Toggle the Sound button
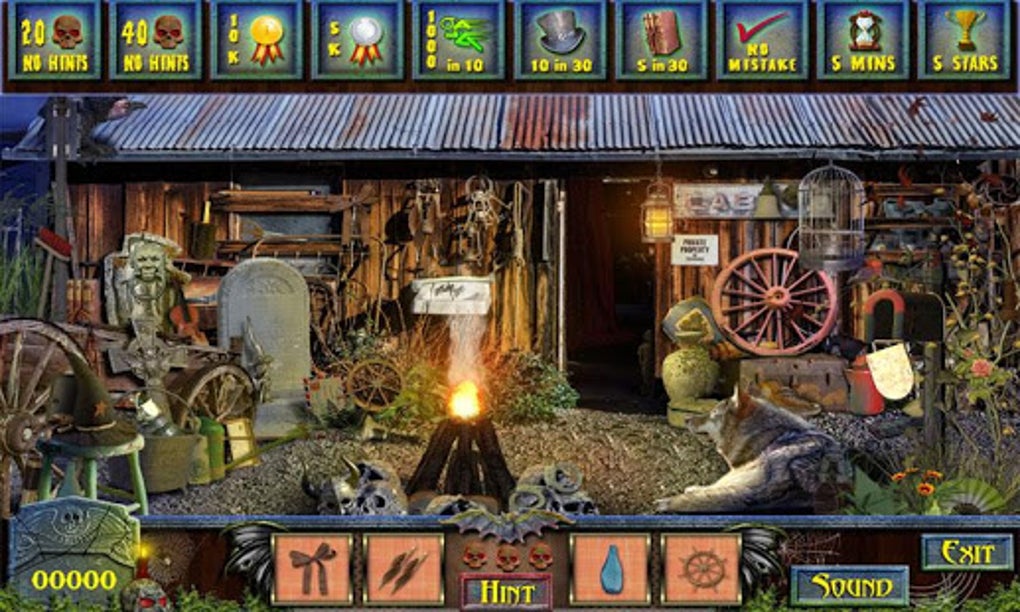 coord(849,585)
